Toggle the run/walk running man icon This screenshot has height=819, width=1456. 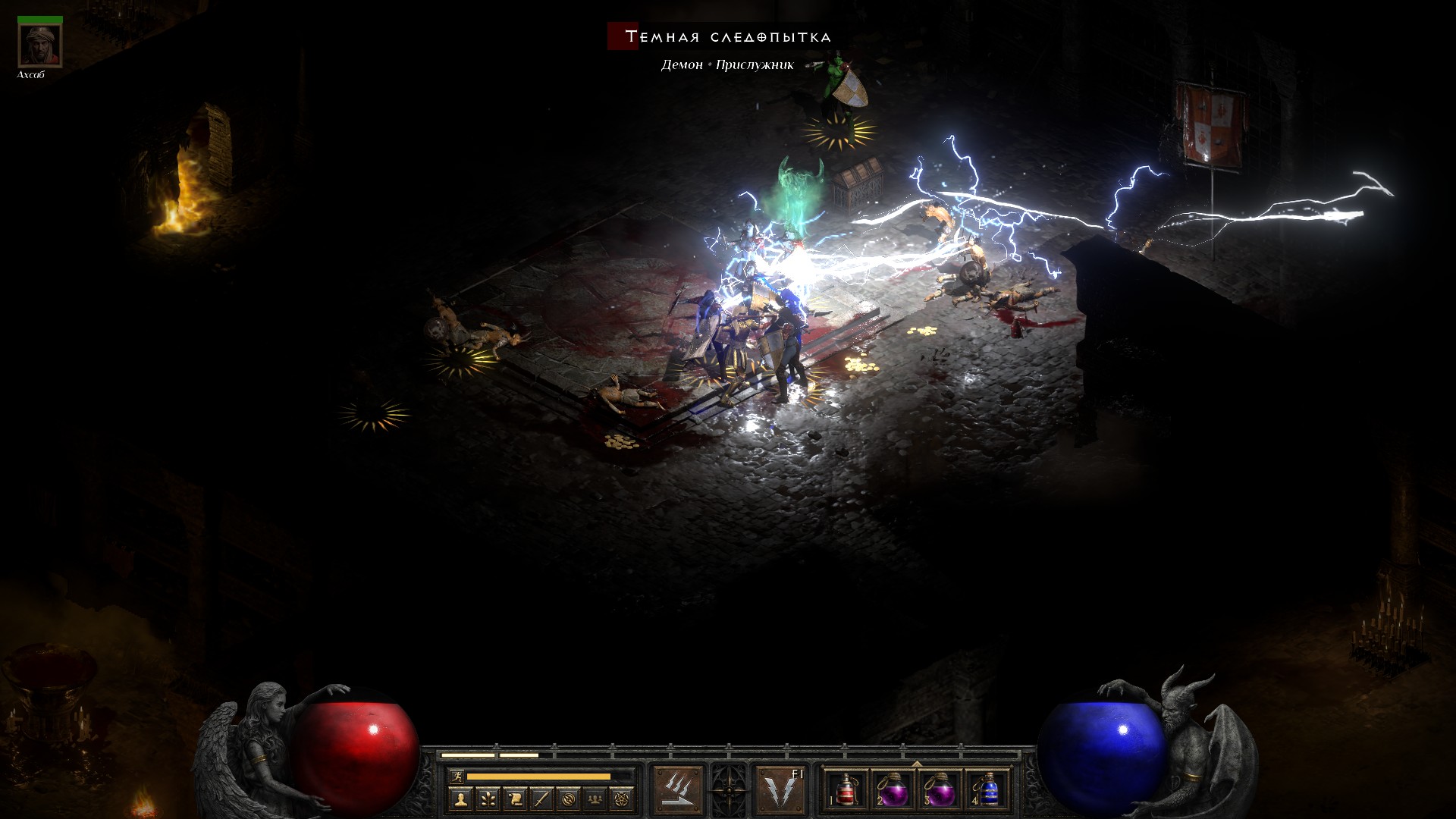[x=456, y=776]
